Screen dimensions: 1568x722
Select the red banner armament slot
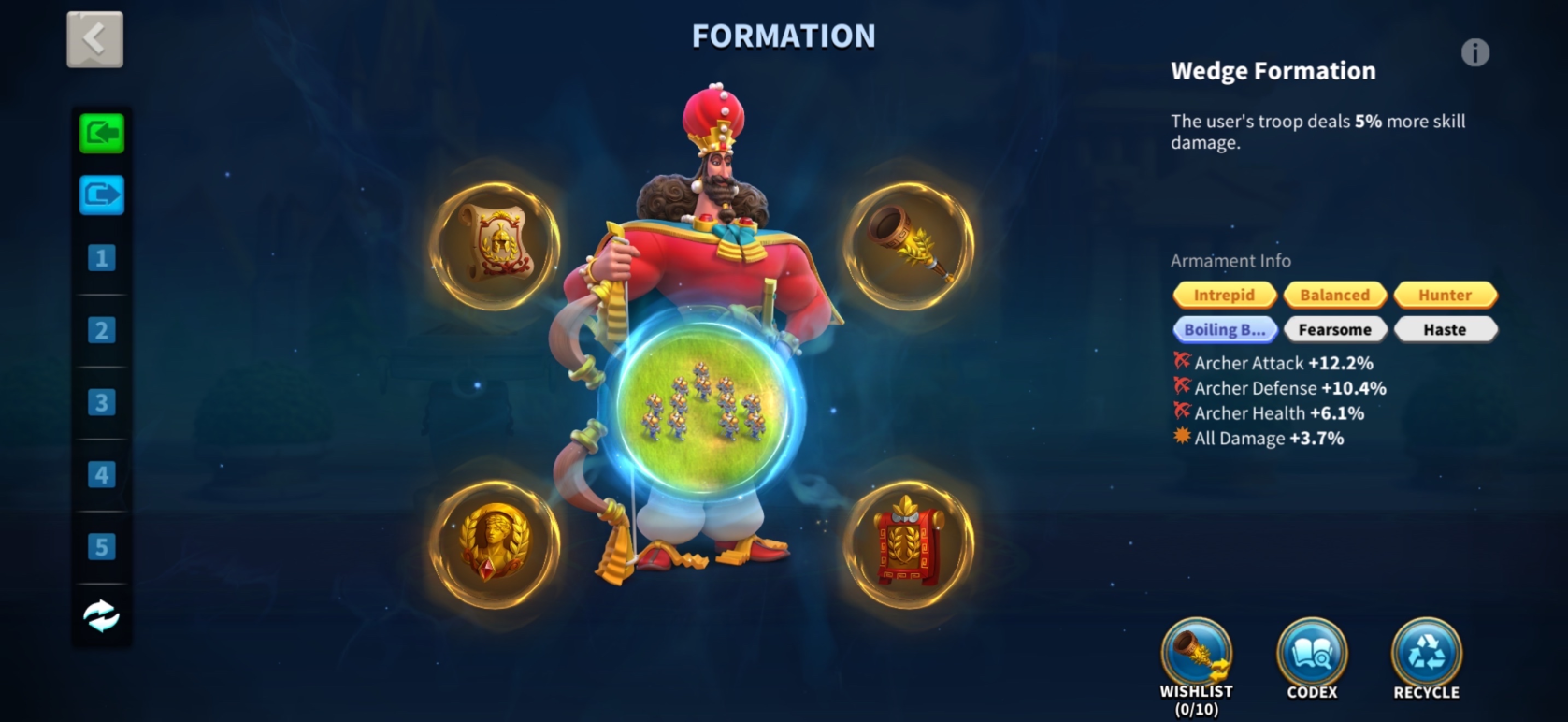(909, 543)
